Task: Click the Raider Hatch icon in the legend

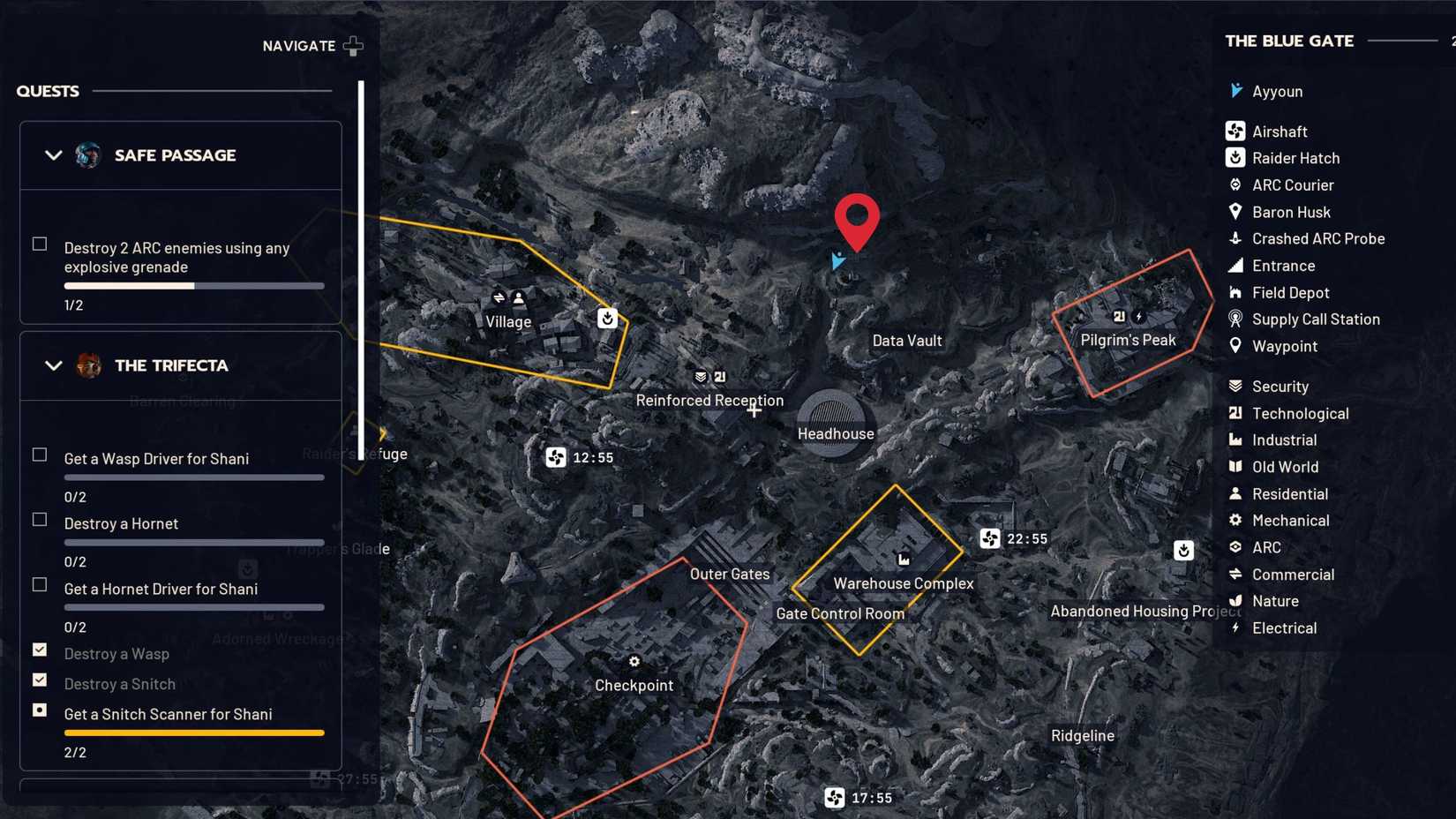Action: 1235,158
